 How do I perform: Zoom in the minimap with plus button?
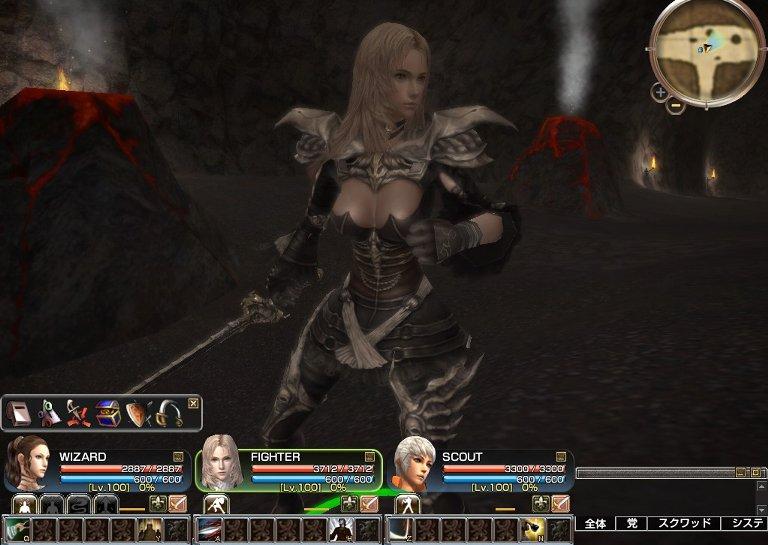click(x=660, y=92)
